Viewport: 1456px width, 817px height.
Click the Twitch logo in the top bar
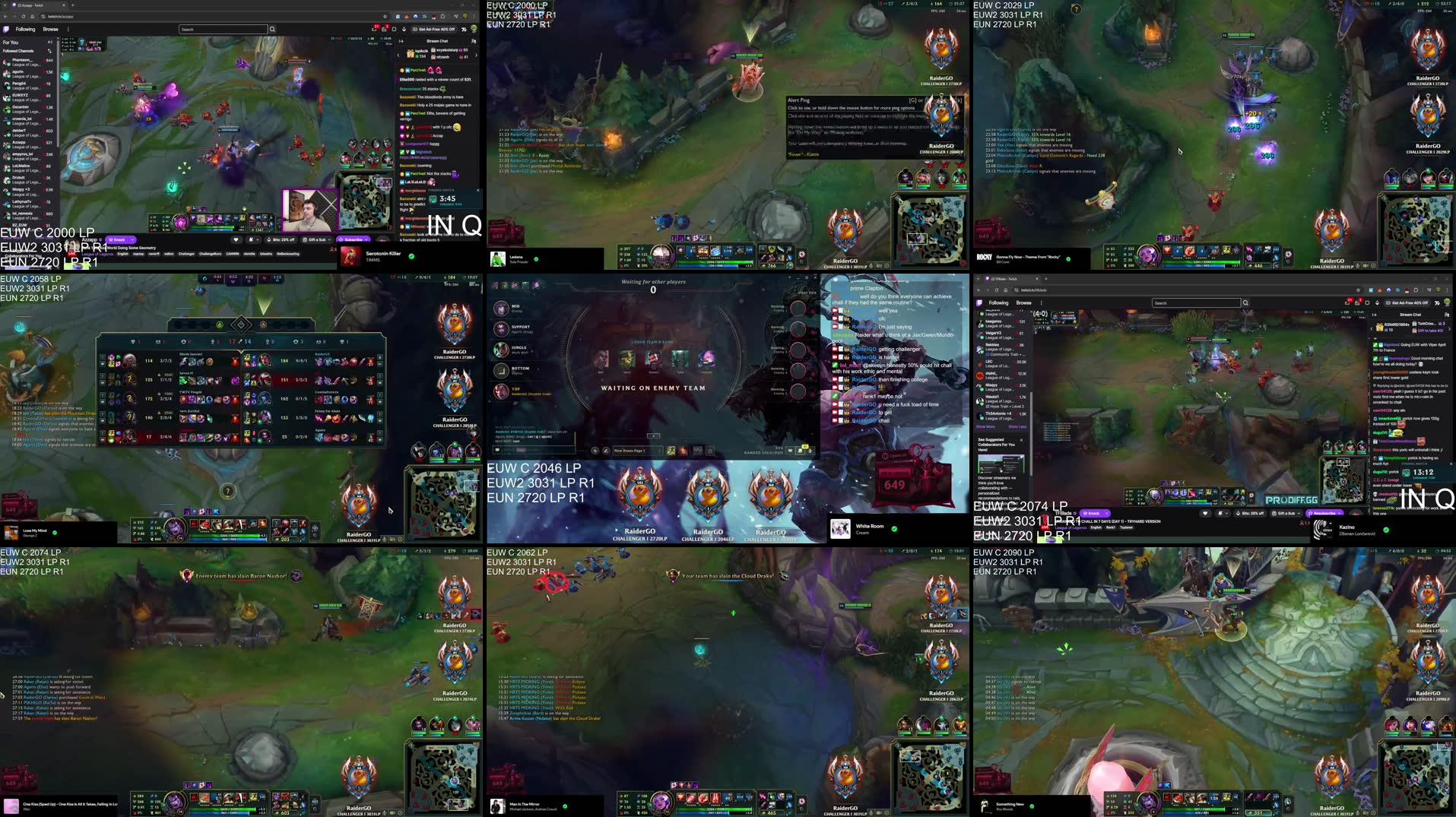pos(7,29)
